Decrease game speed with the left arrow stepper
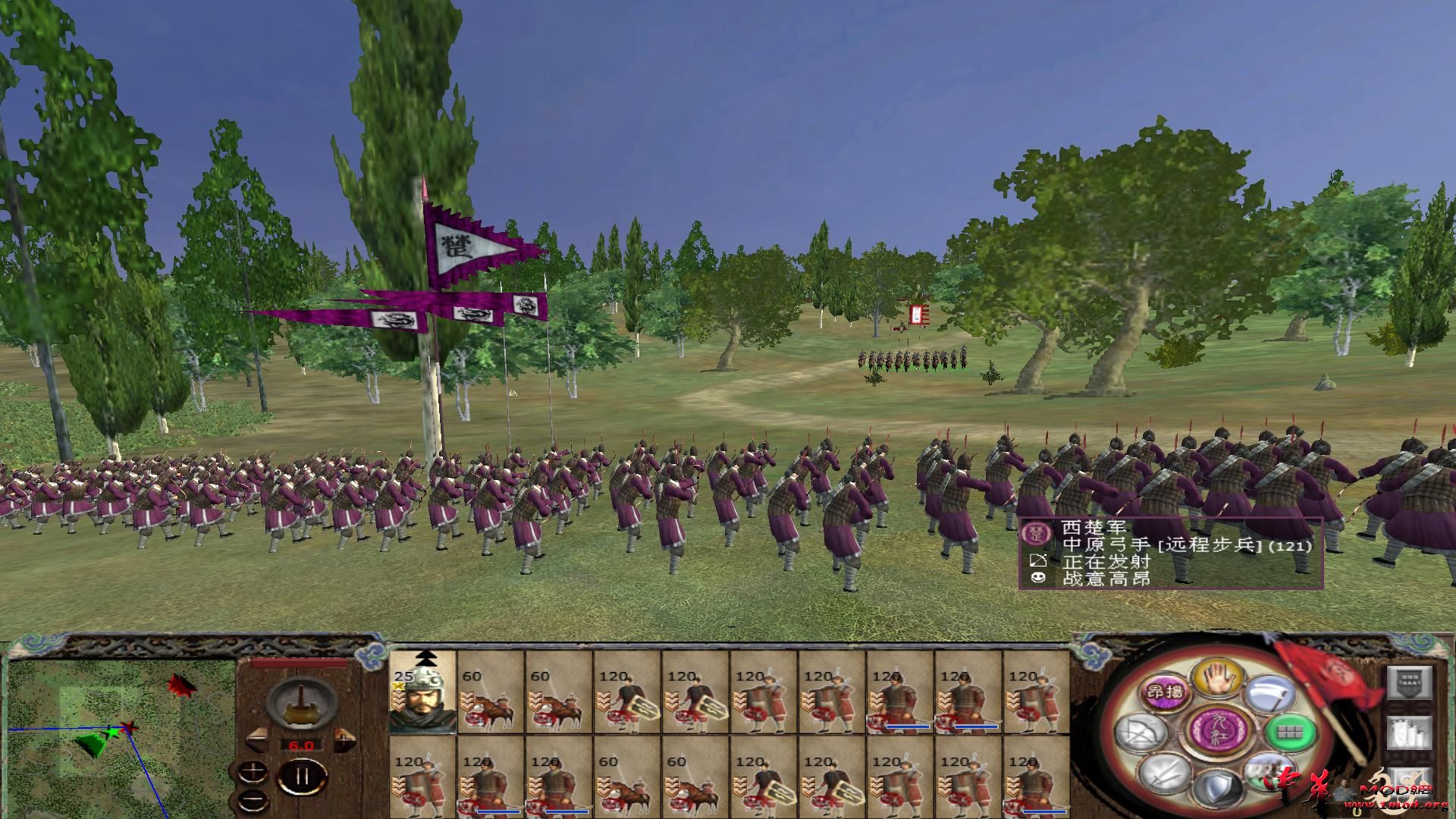 tap(258, 739)
